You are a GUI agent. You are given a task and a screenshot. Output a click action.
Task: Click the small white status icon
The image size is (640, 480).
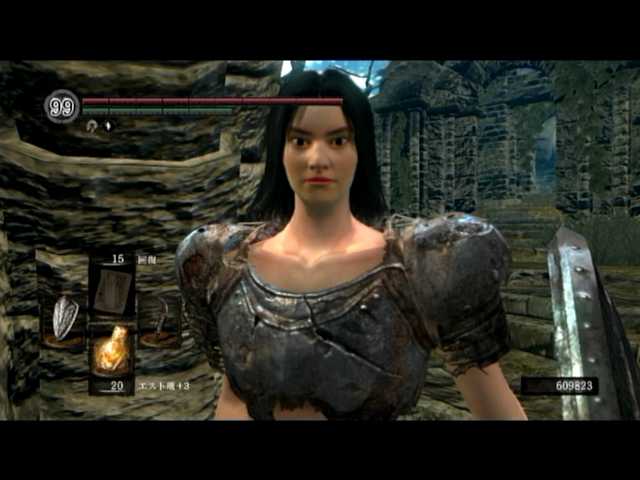click(x=109, y=128)
